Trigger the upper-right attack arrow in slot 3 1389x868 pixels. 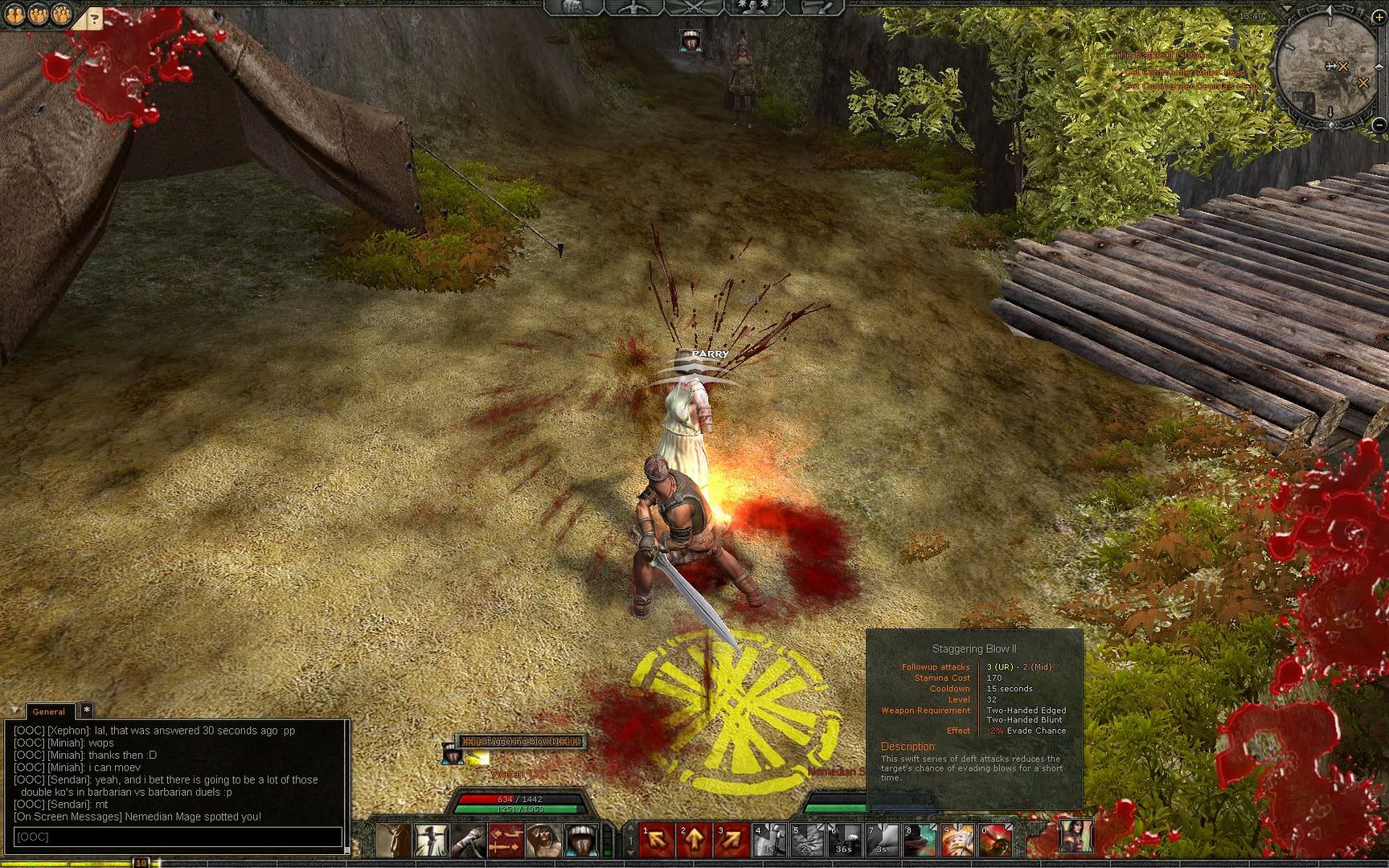pos(733,840)
